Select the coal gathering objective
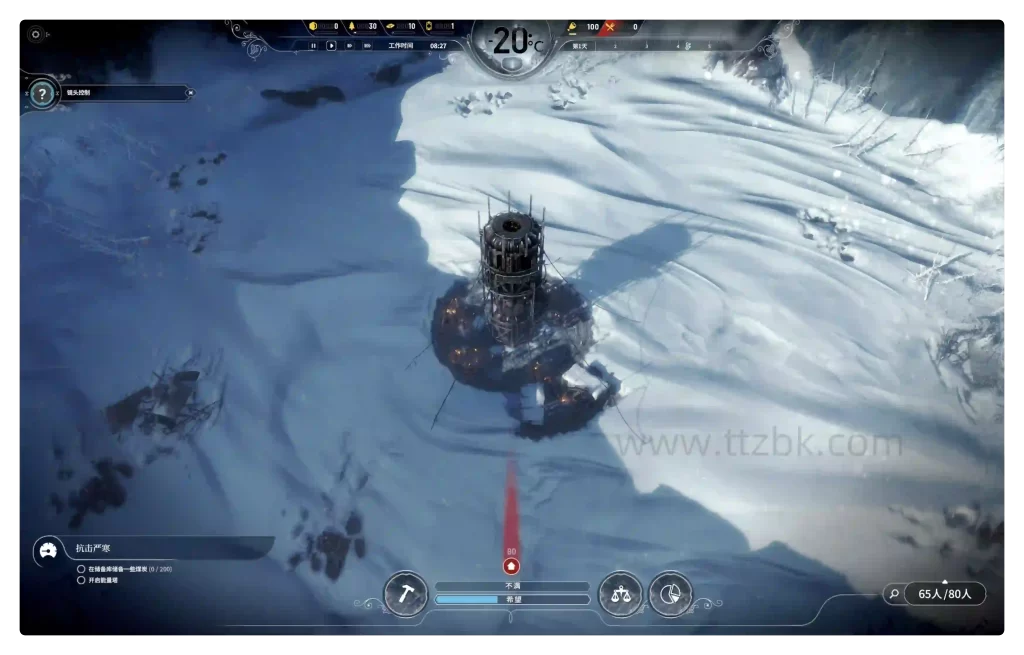1024x655 pixels. 81,569
